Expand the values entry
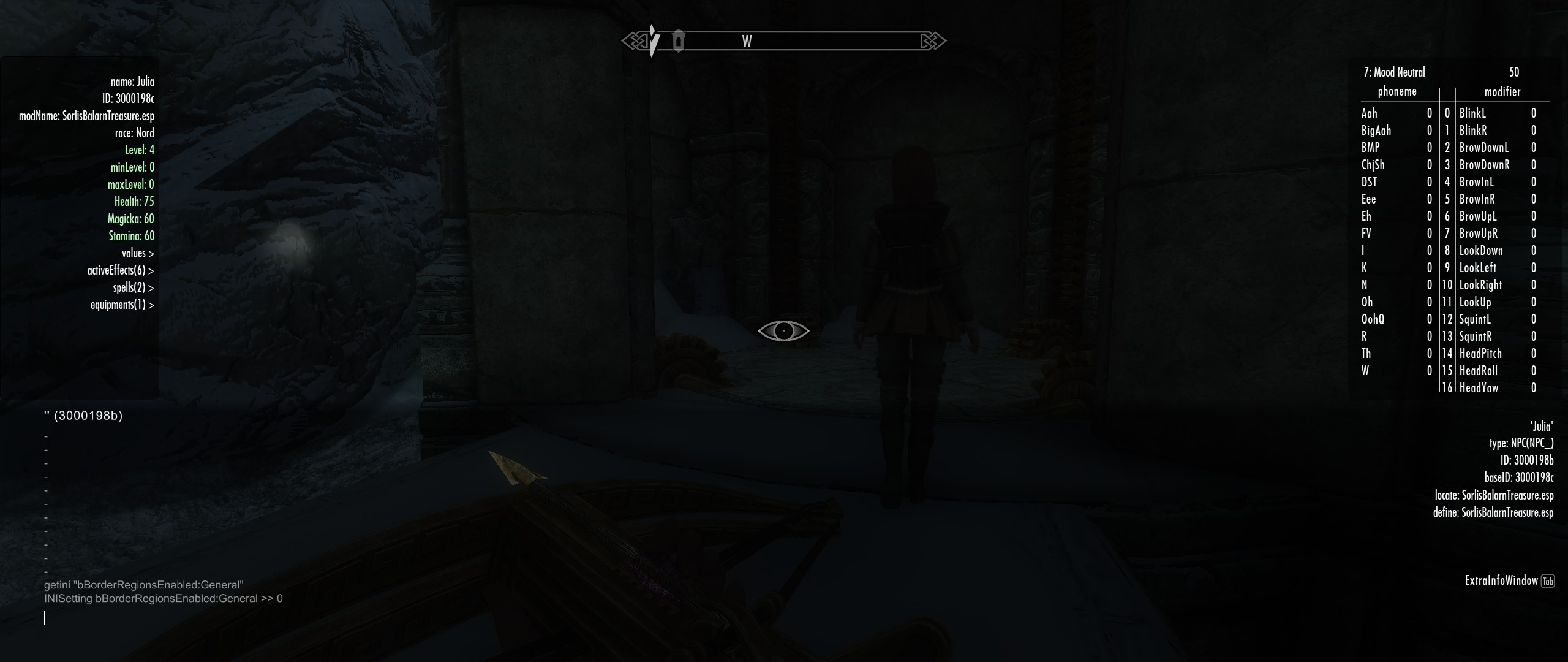 point(137,253)
